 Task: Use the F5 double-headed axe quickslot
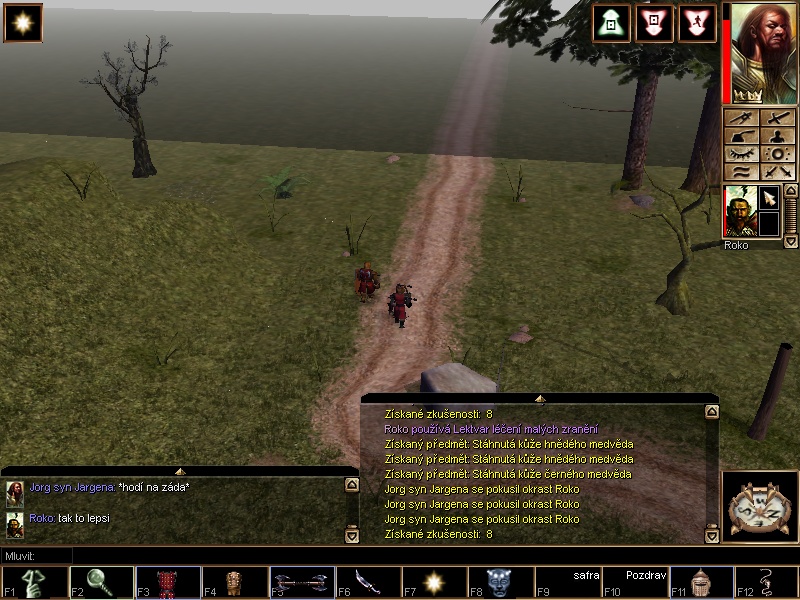300,583
